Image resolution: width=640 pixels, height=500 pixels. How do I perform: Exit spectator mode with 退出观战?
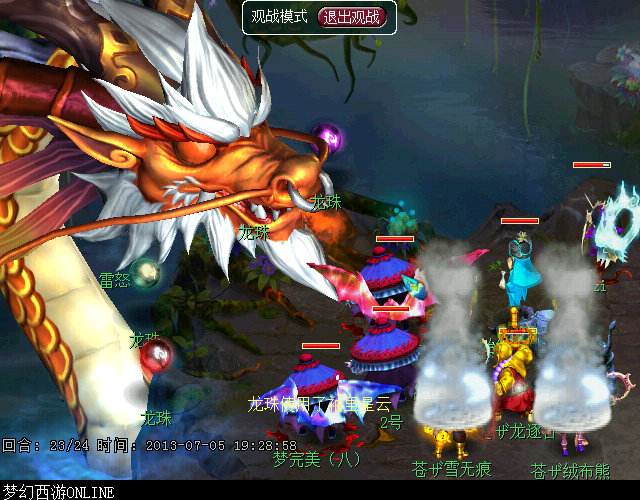[x=350, y=17]
